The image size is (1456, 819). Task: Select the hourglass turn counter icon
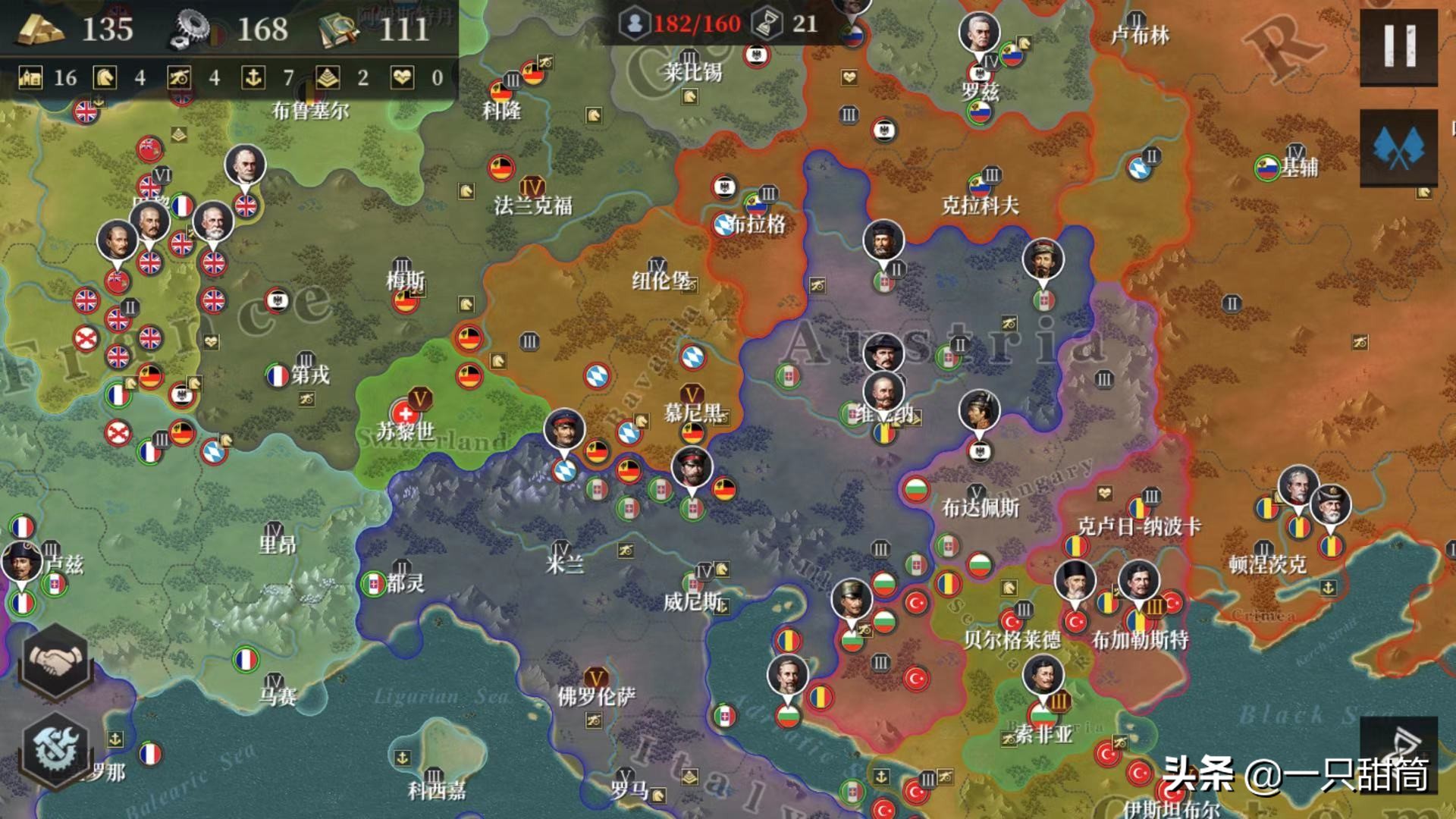(x=766, y=24)
